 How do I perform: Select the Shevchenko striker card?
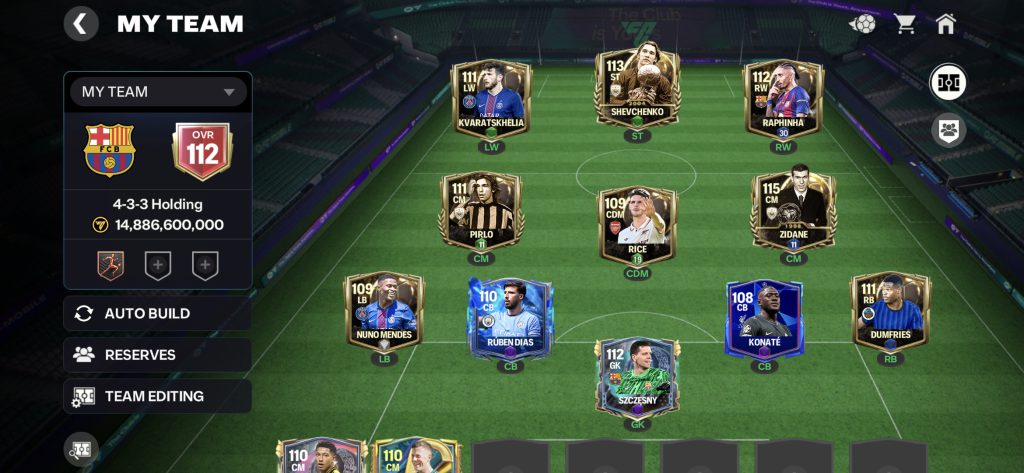637,93
